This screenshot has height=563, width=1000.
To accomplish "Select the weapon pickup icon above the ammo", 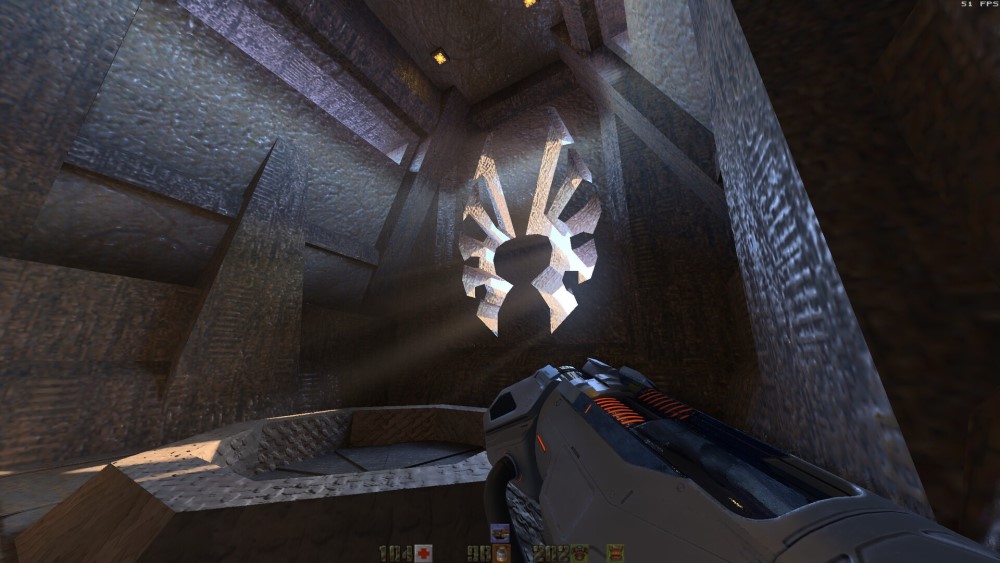I will (x=500, y=533).
